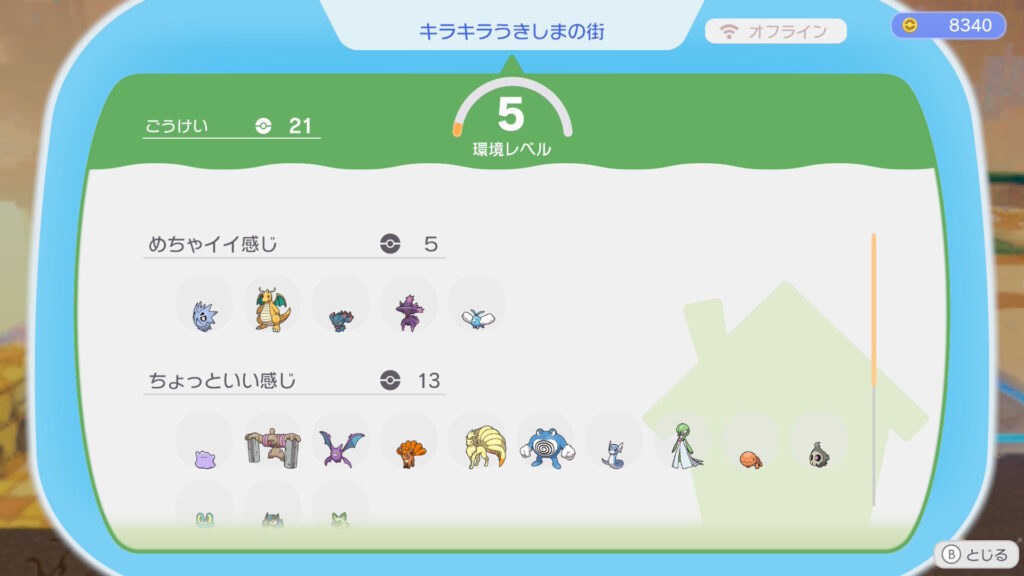Select the Duskull icon

click(x=818, y=454)
